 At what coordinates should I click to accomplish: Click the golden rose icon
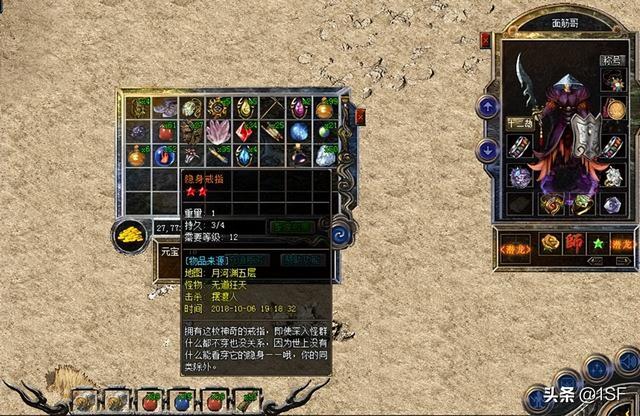tap(548, 243)
